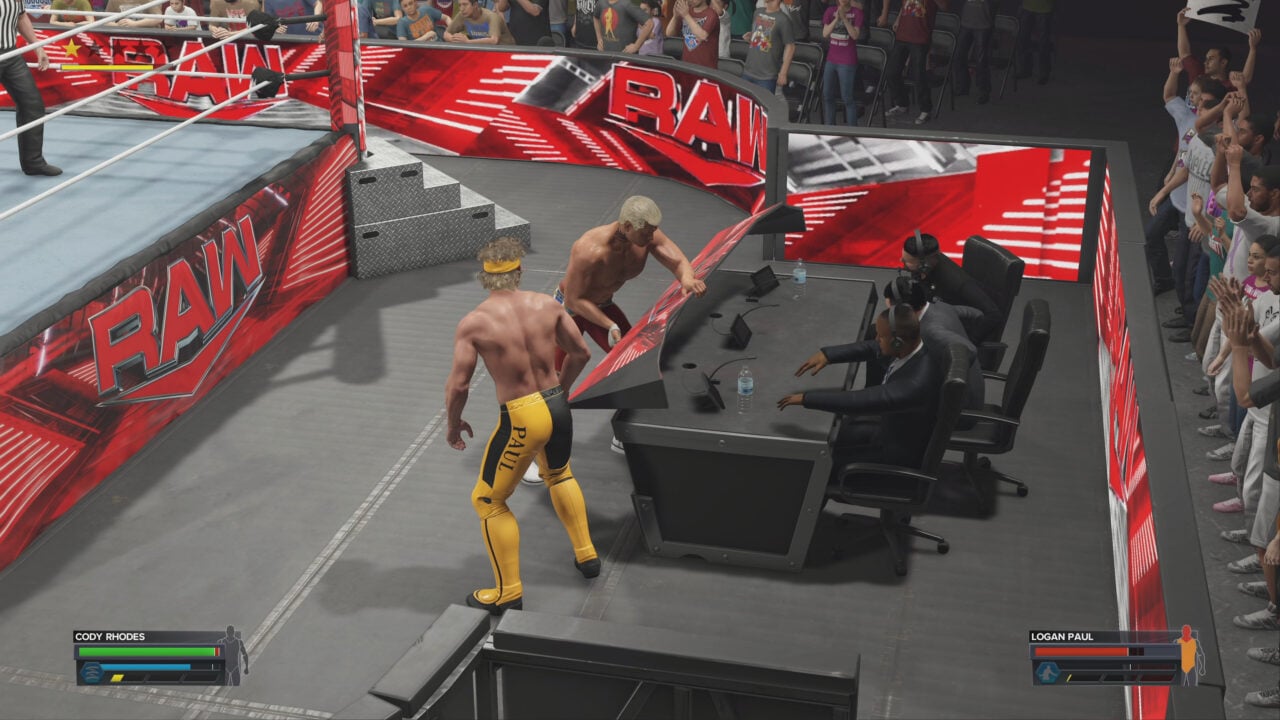Click Logan Paul's yellow payback slot marker

coord(1069,677)
